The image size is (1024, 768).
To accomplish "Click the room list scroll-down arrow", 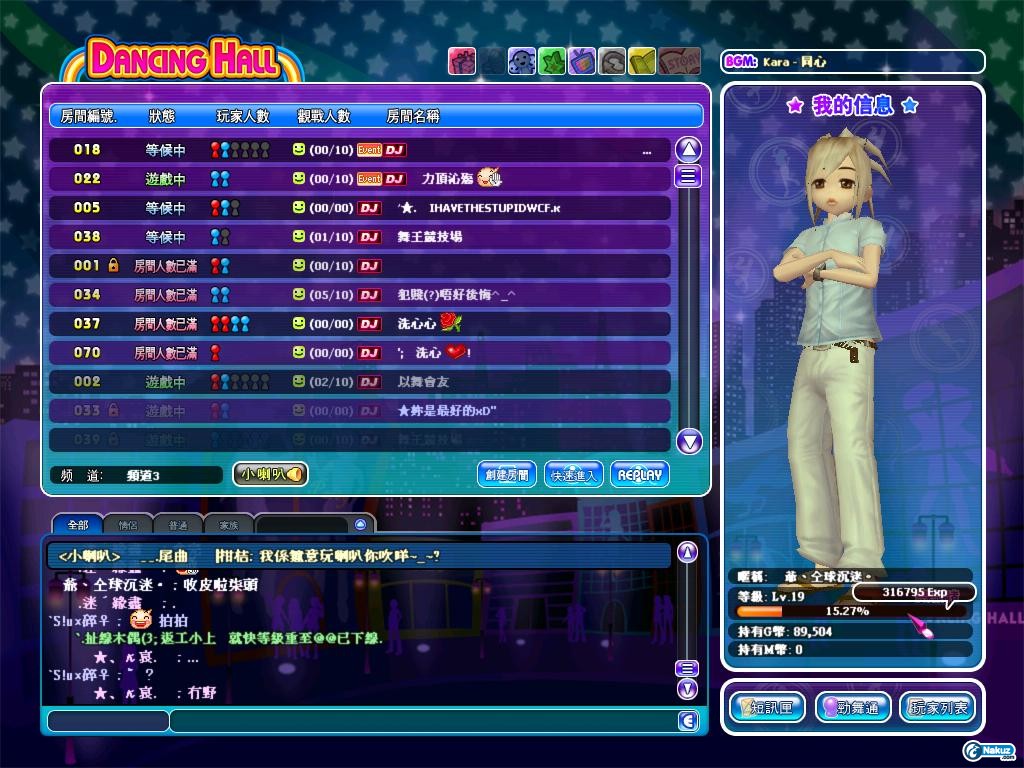I will tap(689, 441).
